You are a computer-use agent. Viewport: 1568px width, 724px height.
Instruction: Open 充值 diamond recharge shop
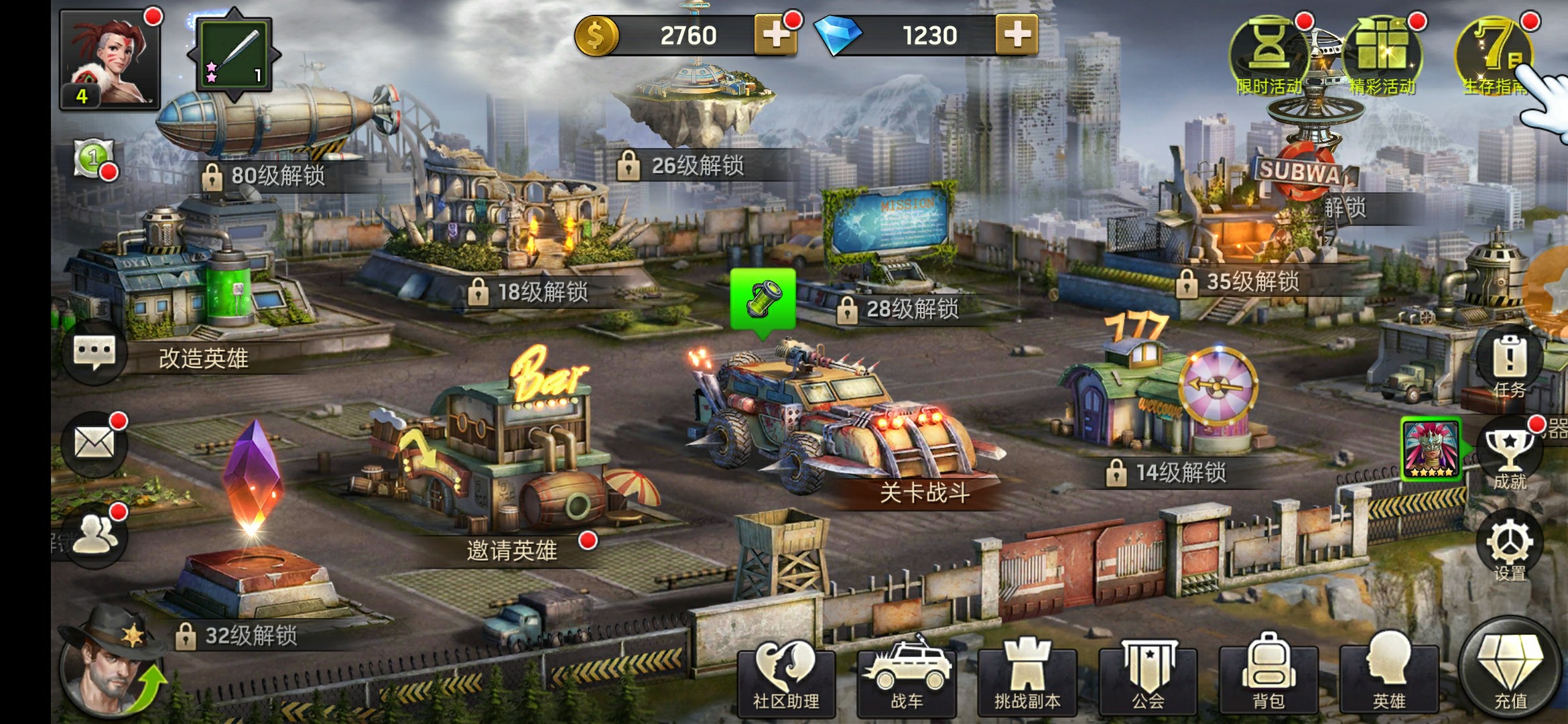(1510, 670)
